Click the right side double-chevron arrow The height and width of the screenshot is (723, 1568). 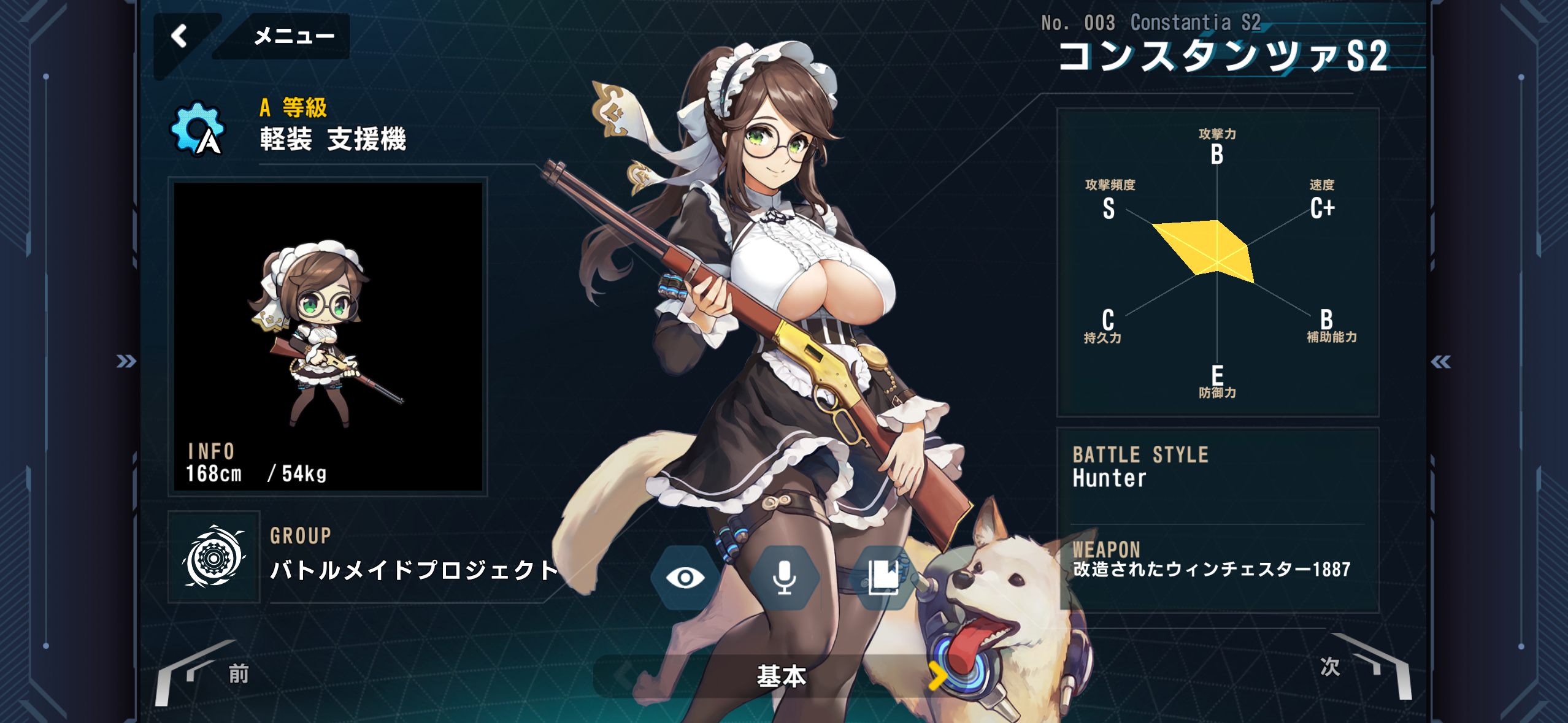click(1441, 362)
